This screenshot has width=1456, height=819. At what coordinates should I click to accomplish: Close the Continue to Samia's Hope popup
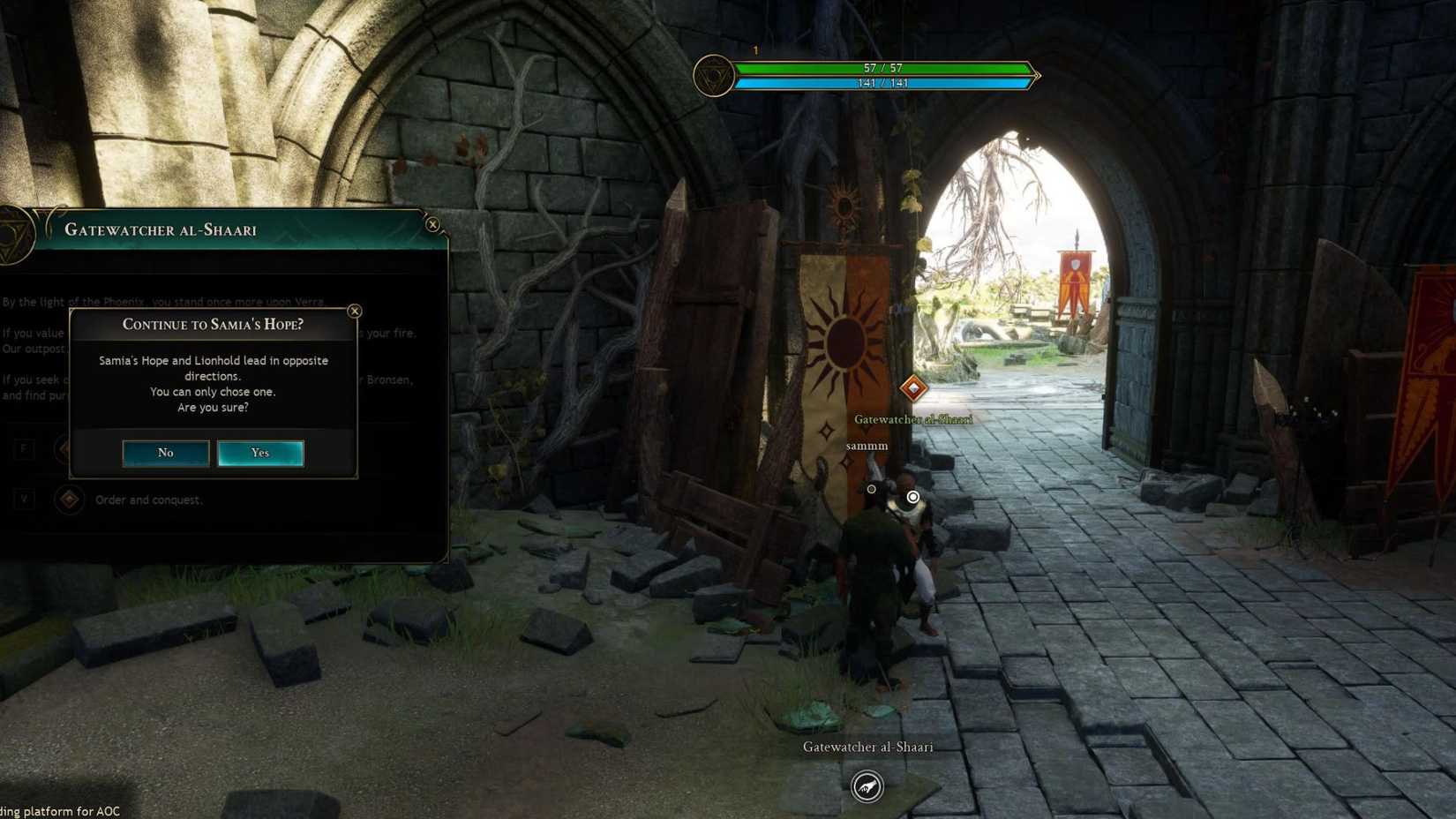[x=355, y=311]
